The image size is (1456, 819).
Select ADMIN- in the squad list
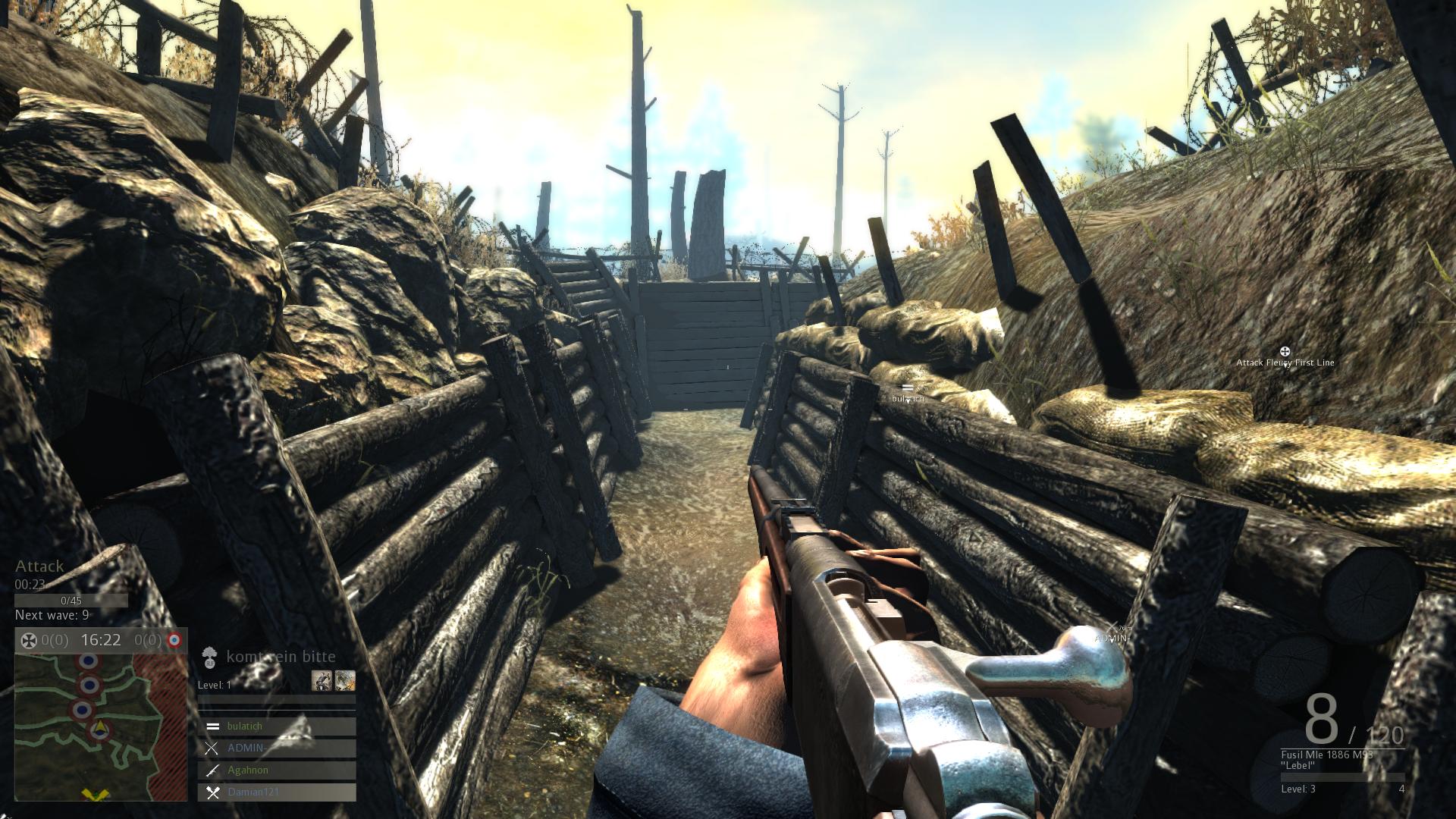277,748
